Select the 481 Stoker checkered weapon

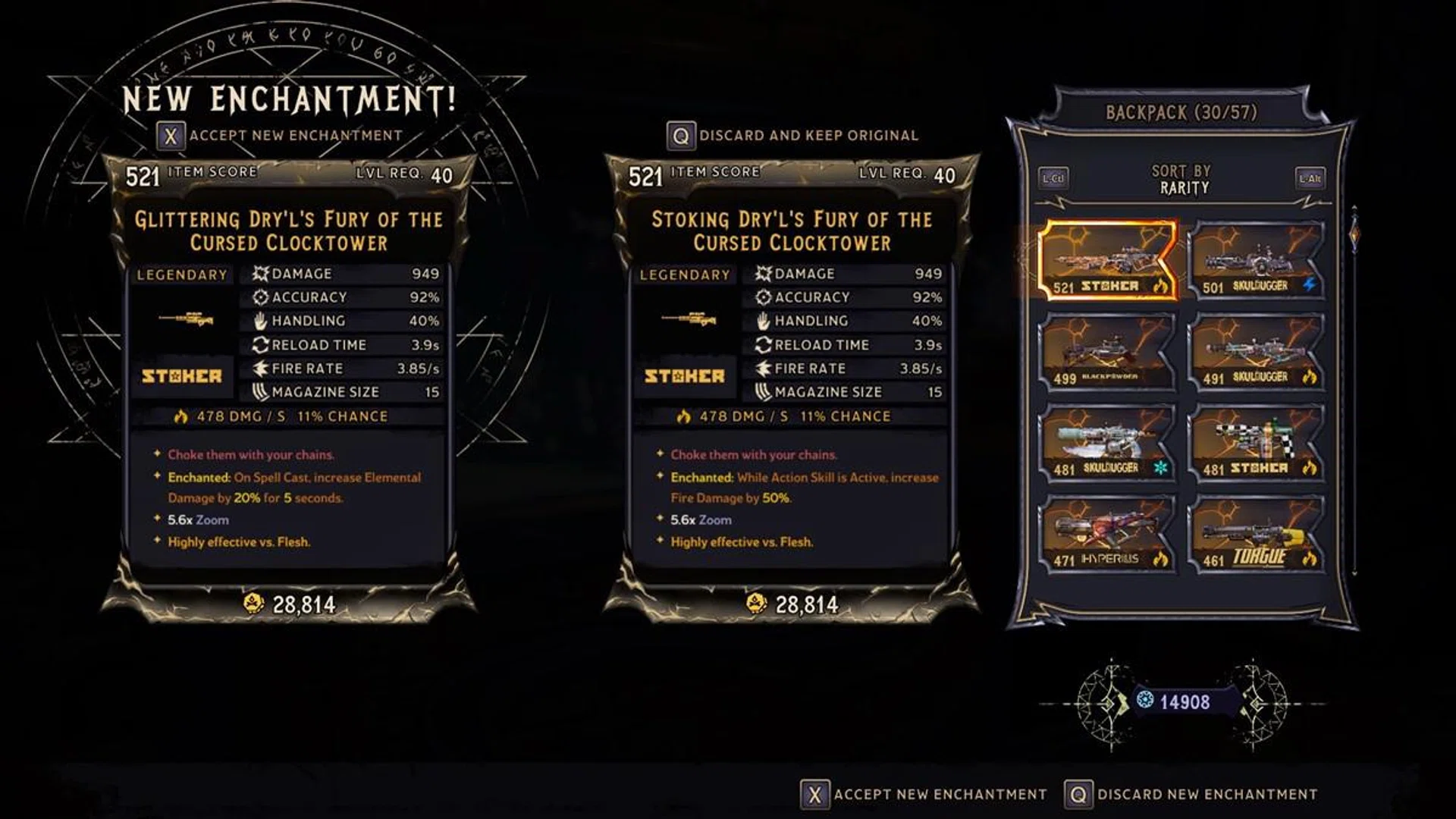click(1256, 442)
